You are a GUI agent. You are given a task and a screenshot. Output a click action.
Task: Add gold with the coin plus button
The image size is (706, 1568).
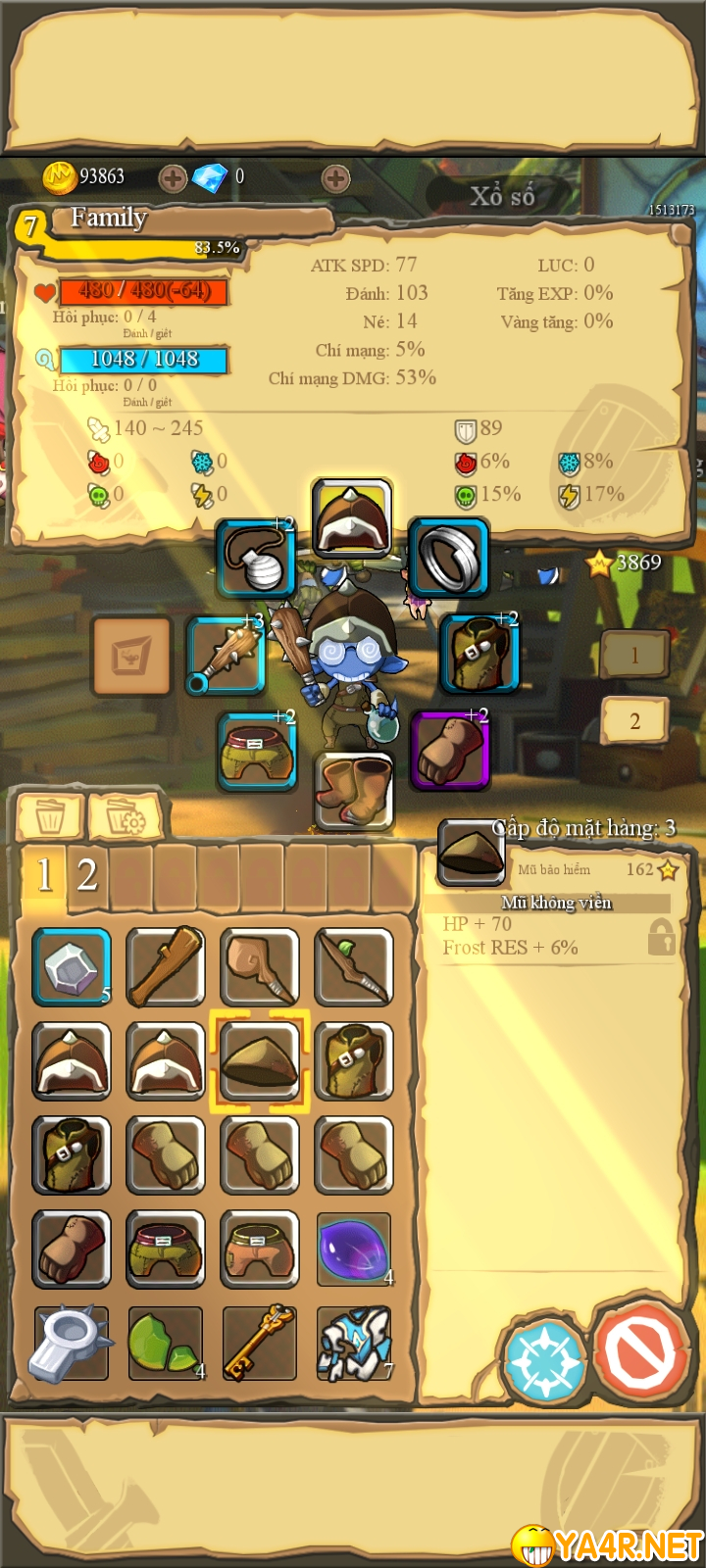click(173, 178)
